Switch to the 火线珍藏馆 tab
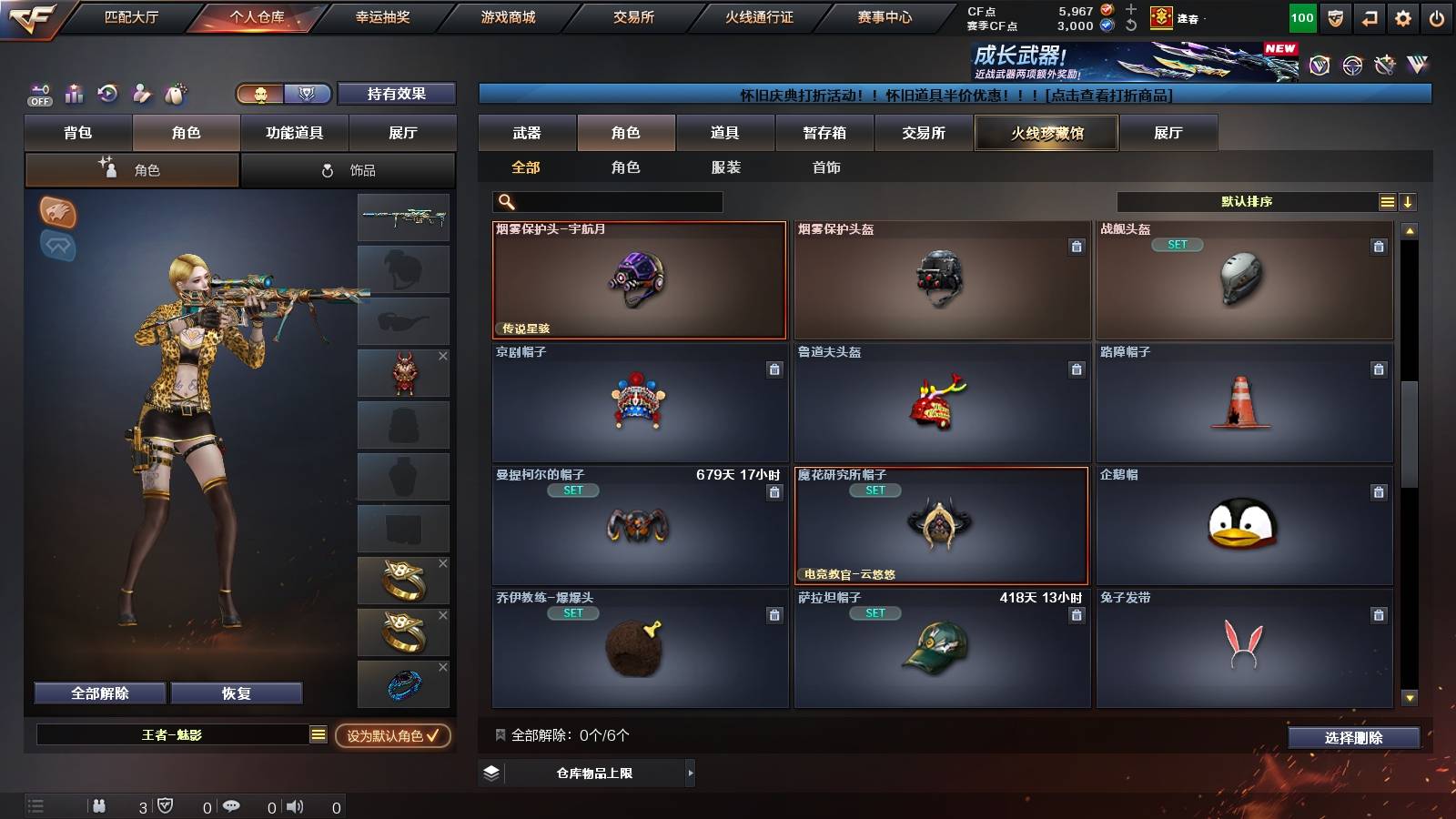Screen dimensions: 1456x819 tap(1046, 133)
